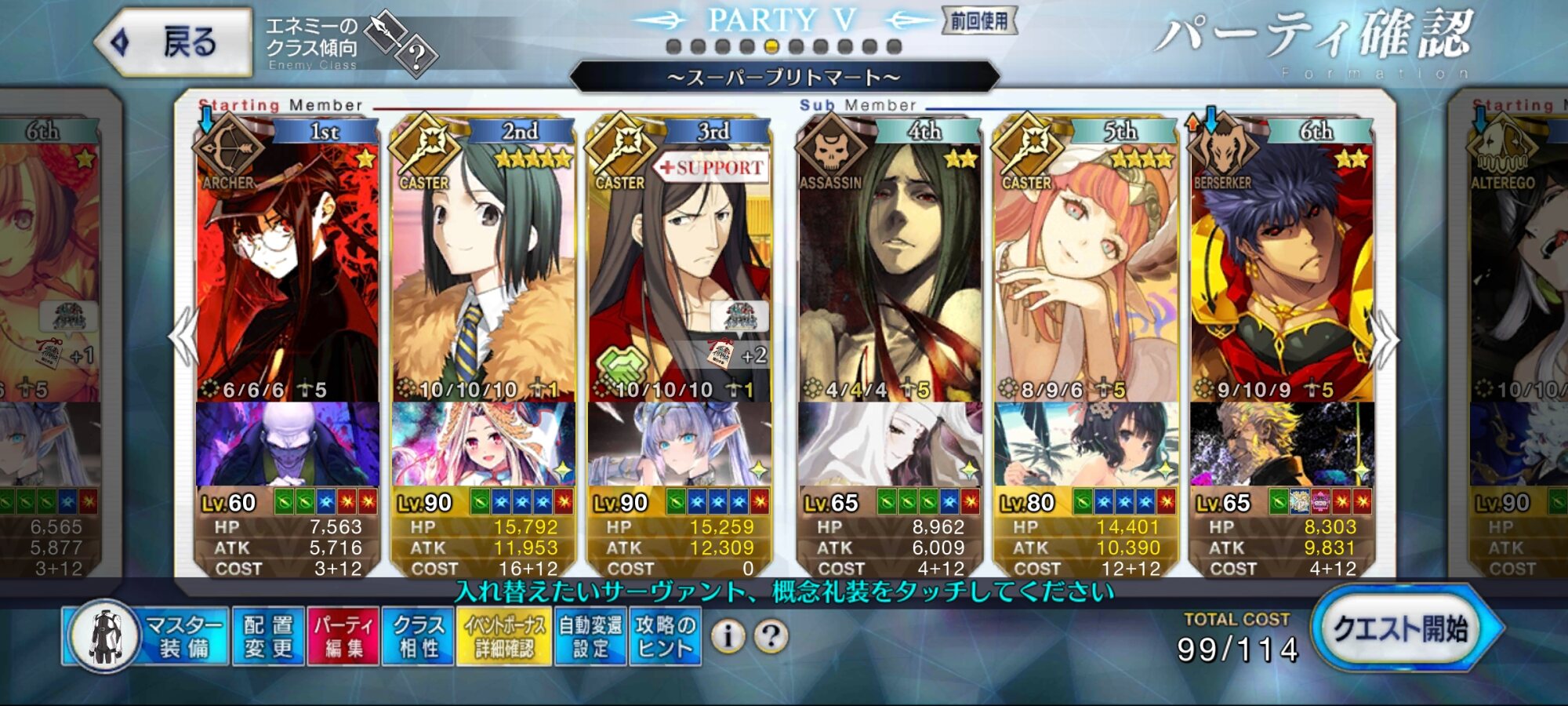Image resolution: width=1568 pixels, height=706 pixels.
Task: Select the 4th slot Assassin servant card
Action: click(889, 267)
